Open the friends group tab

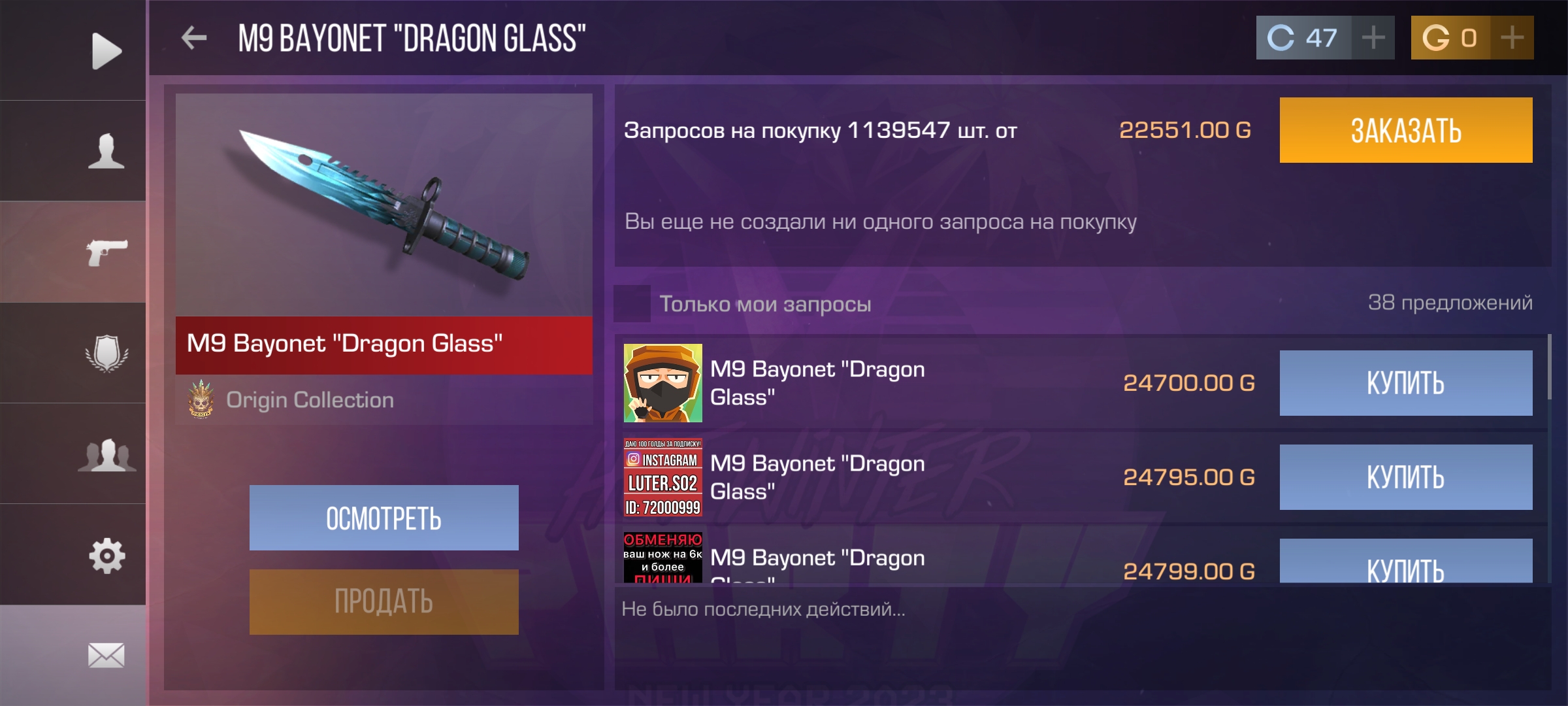tap(106, 454)
